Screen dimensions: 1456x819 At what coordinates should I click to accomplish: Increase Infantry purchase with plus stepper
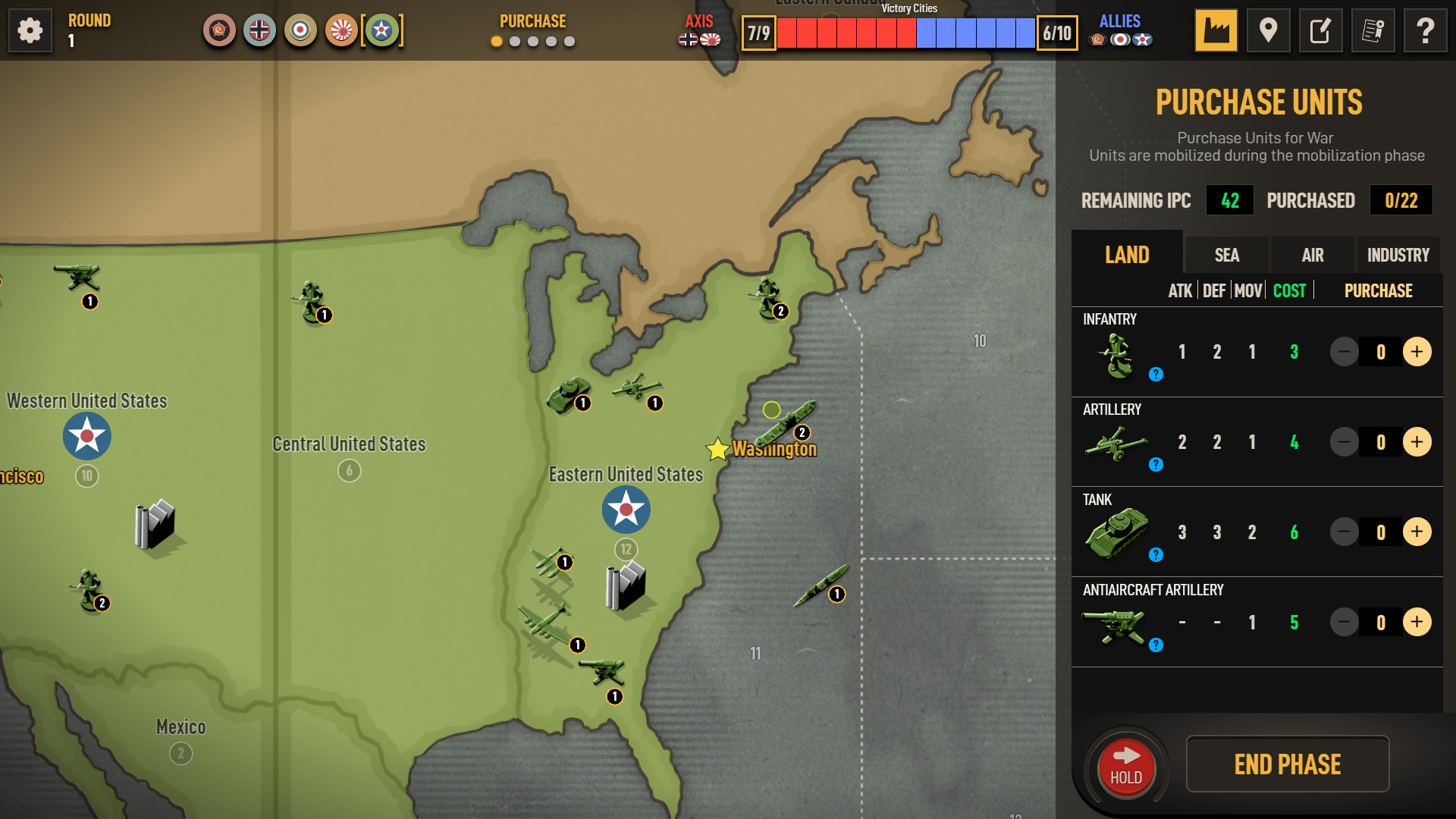click(1418, 351)
